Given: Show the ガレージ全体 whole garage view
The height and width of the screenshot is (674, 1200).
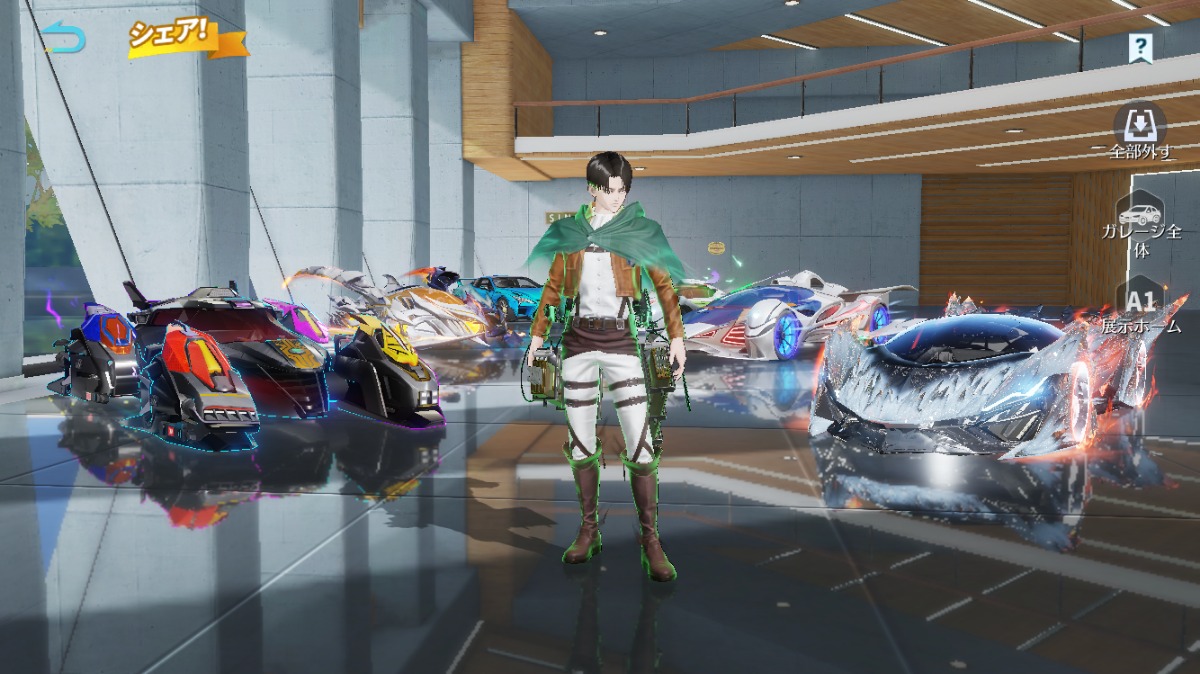Looking at the screenshot, I should (1141, 226).
